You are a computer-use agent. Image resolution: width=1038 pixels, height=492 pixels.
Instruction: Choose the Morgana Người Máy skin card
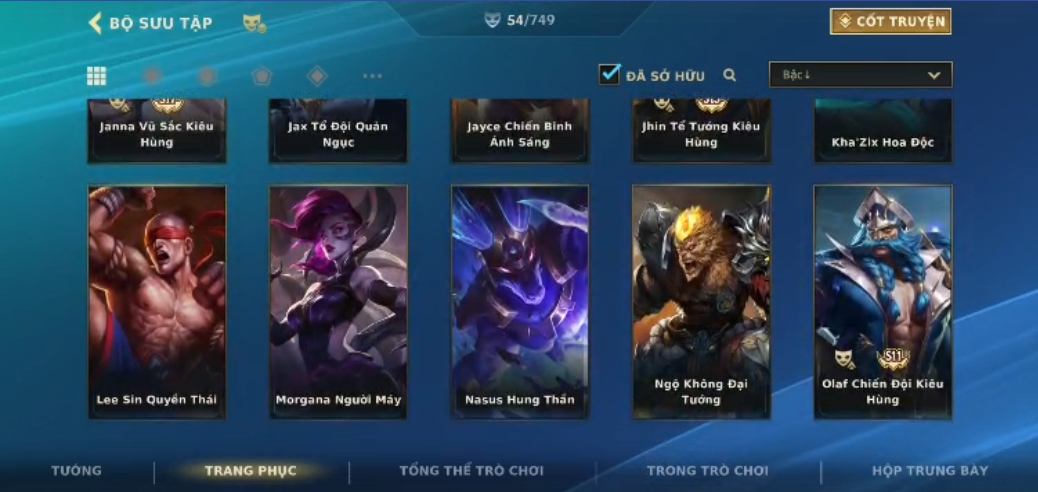(x=338, y=301)
